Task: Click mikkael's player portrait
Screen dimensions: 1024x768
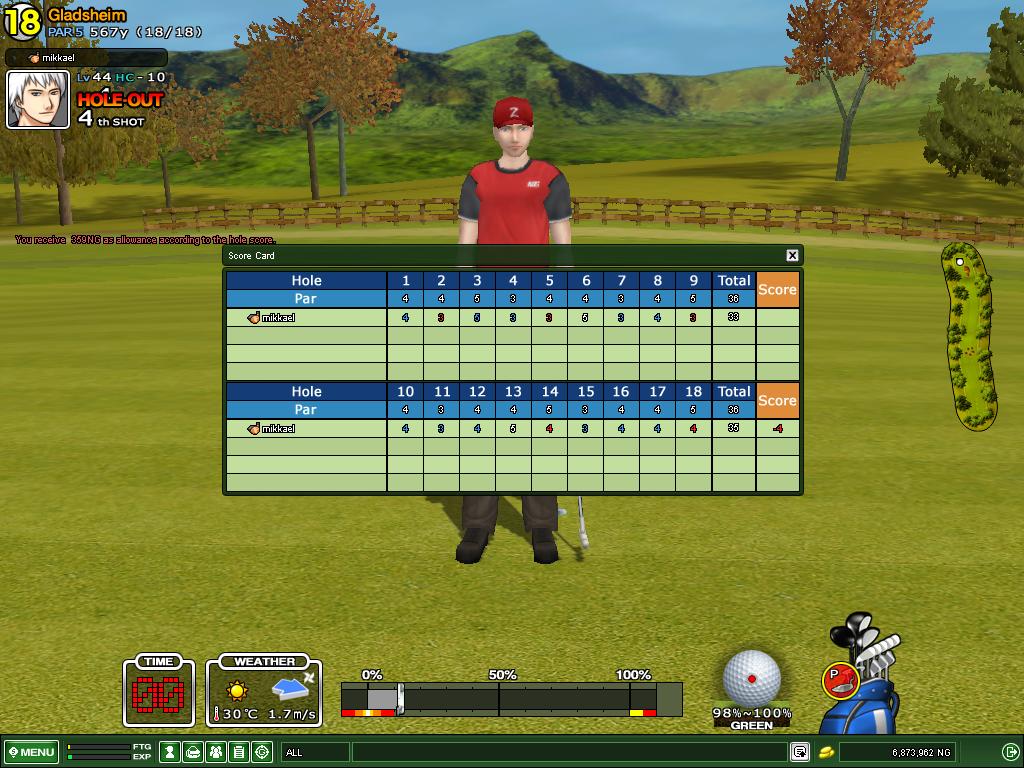Action: [x=38, y=100]
